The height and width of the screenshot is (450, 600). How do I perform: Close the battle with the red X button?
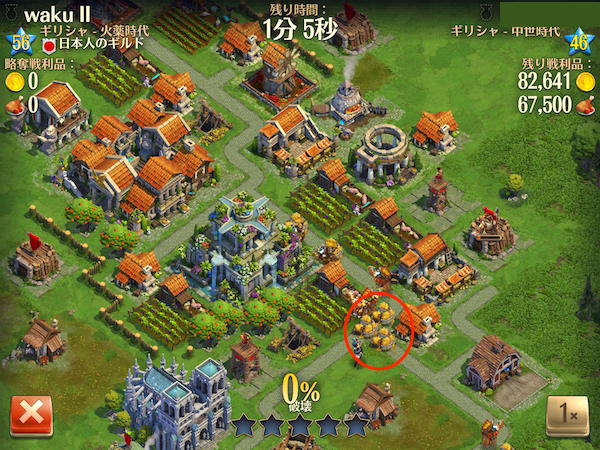pyautogui.click(x=31, y=415)
